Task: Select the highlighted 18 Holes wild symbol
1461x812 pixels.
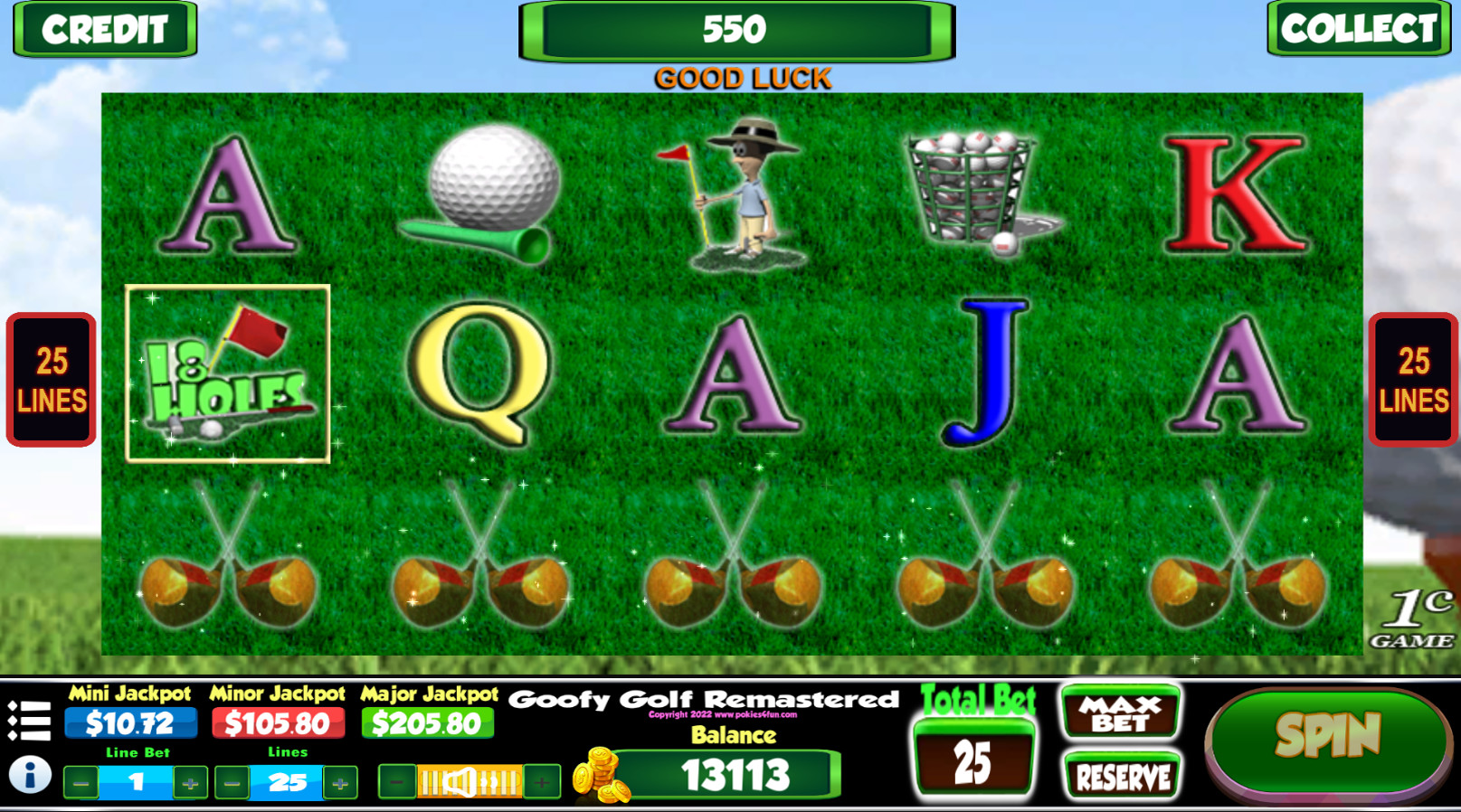Action: [226, 375]
